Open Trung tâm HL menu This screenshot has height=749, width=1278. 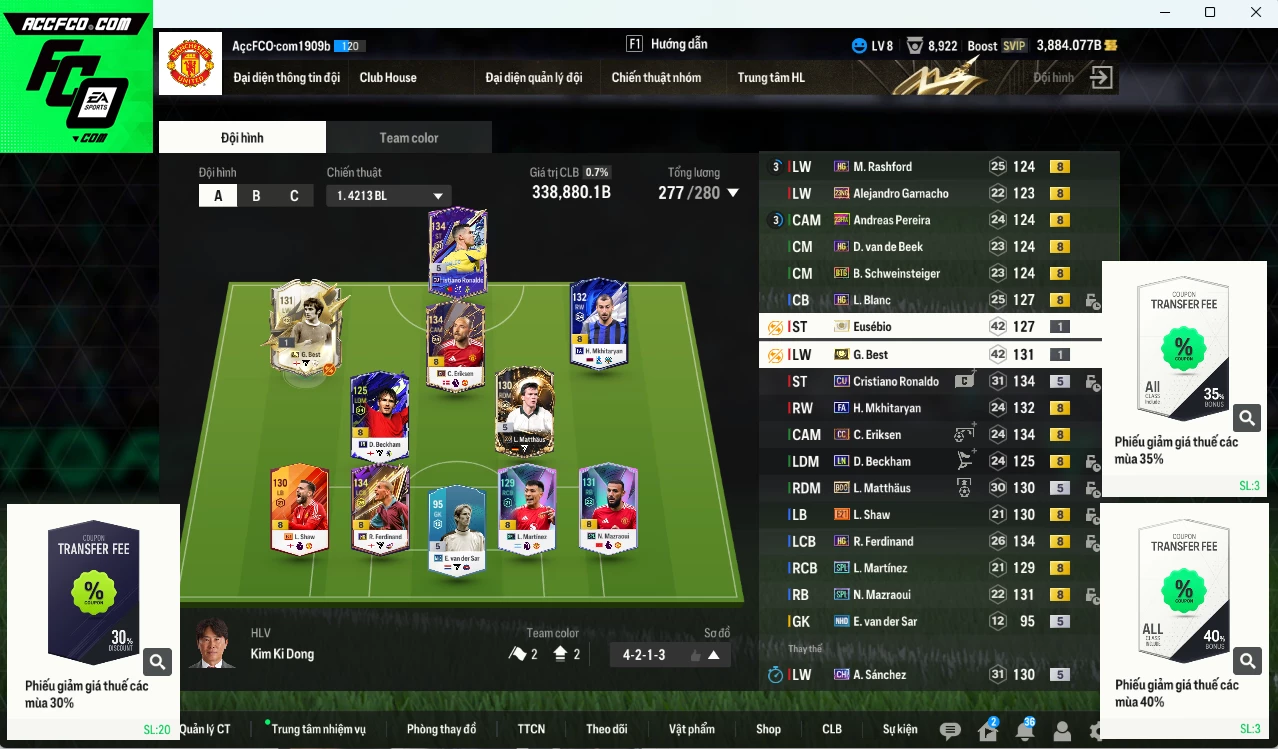[x=770, y=78]
